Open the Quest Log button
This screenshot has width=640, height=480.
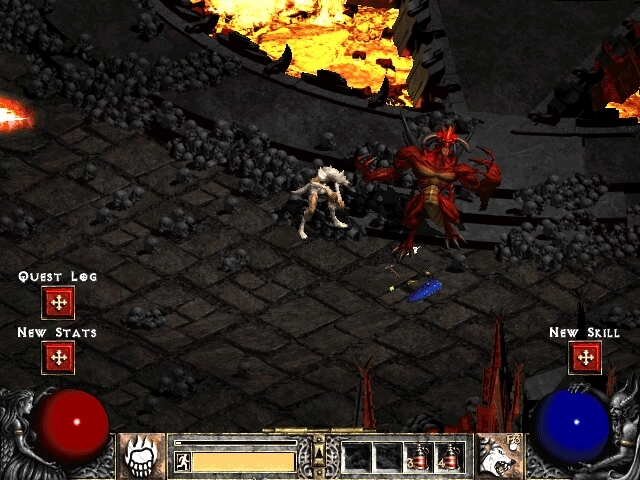pyautogui.click(x=58, y=301)
